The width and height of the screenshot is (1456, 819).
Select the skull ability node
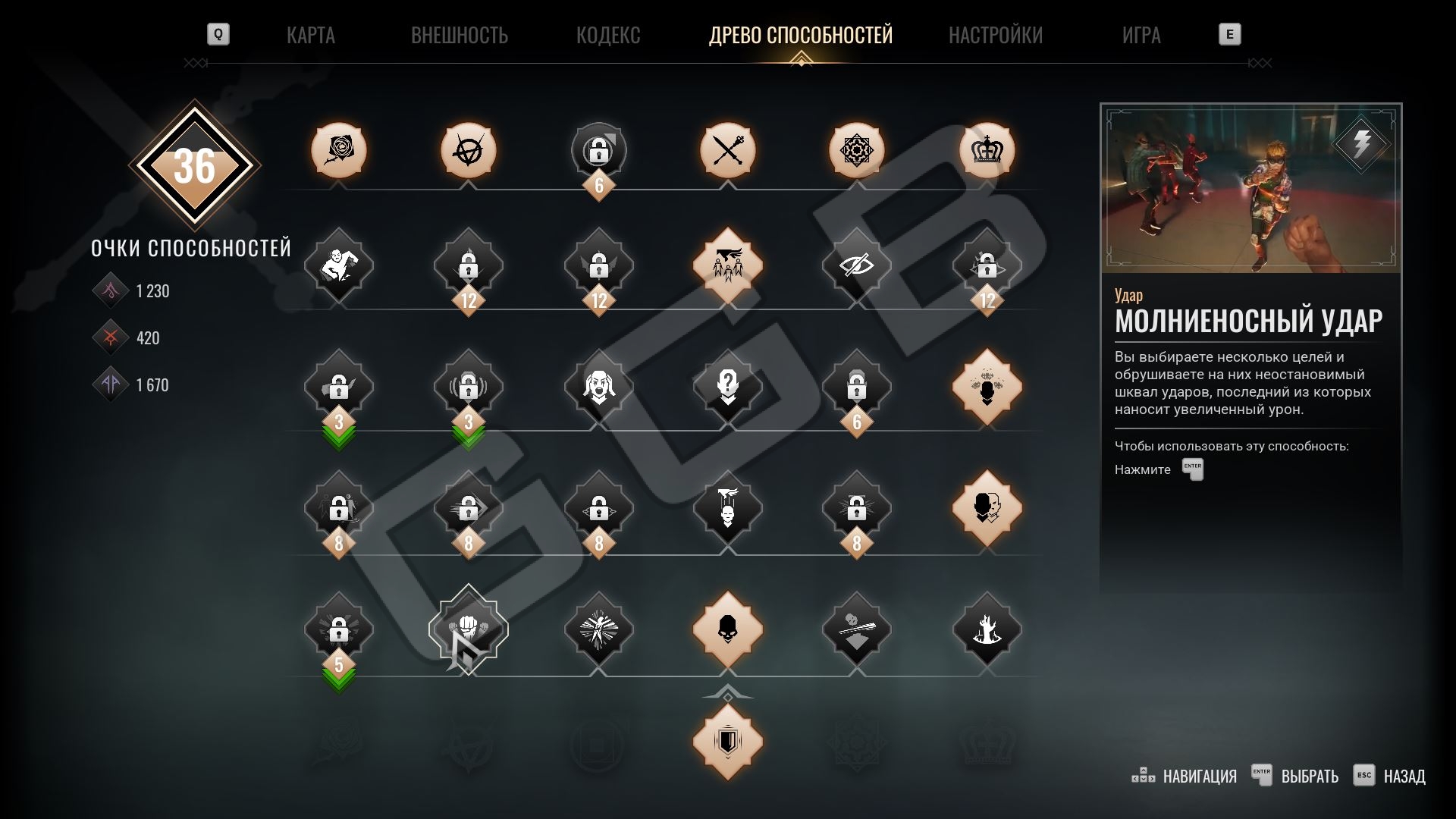click(727, 629)
